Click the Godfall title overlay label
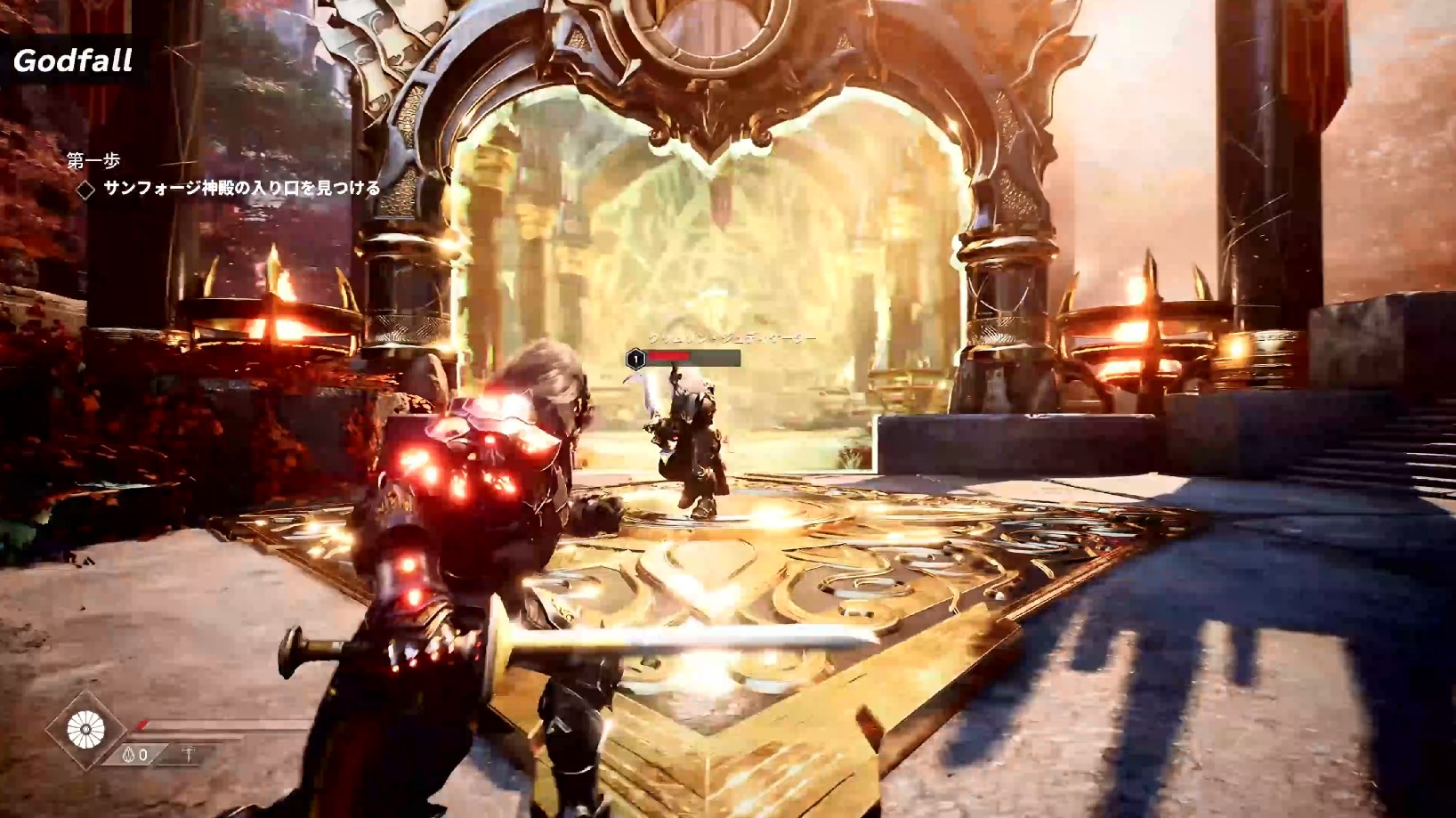1456x818 pixels. point(73,61)
